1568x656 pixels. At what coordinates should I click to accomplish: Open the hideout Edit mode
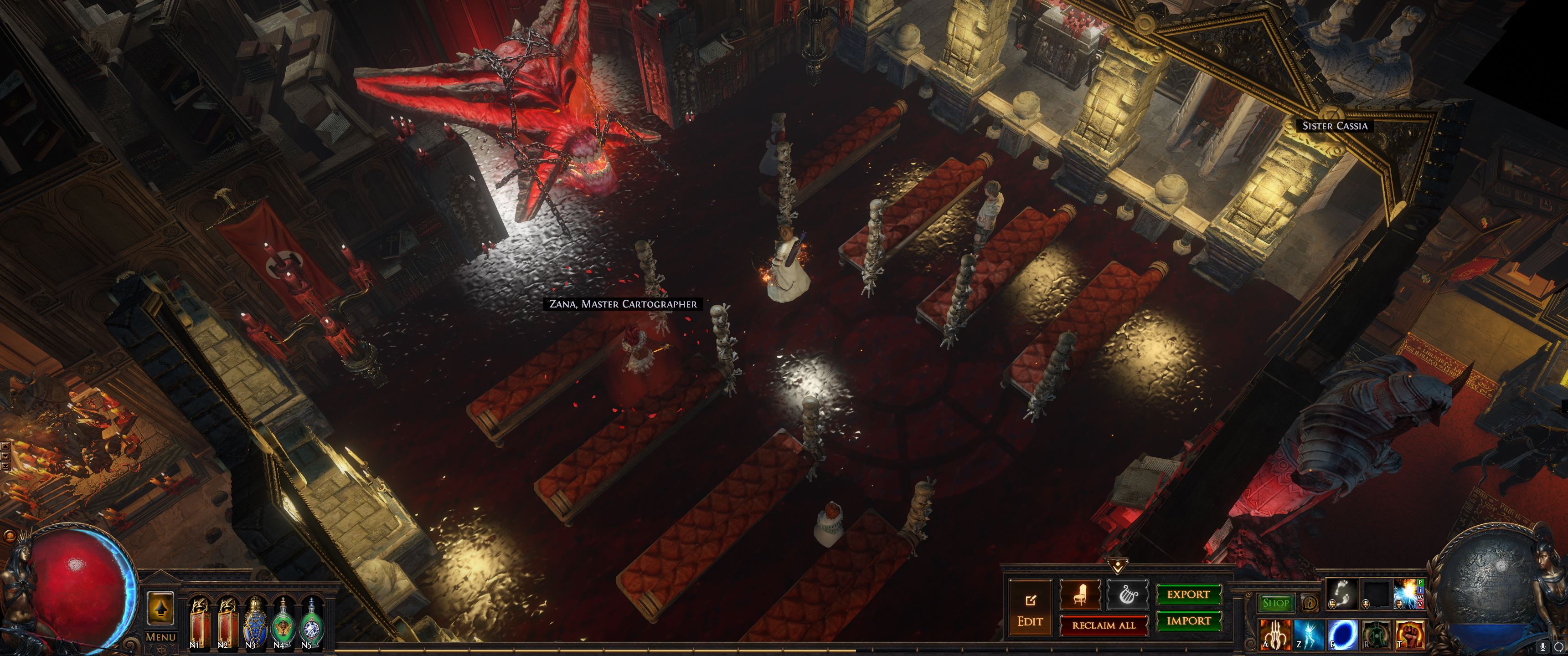(1030, 609)
